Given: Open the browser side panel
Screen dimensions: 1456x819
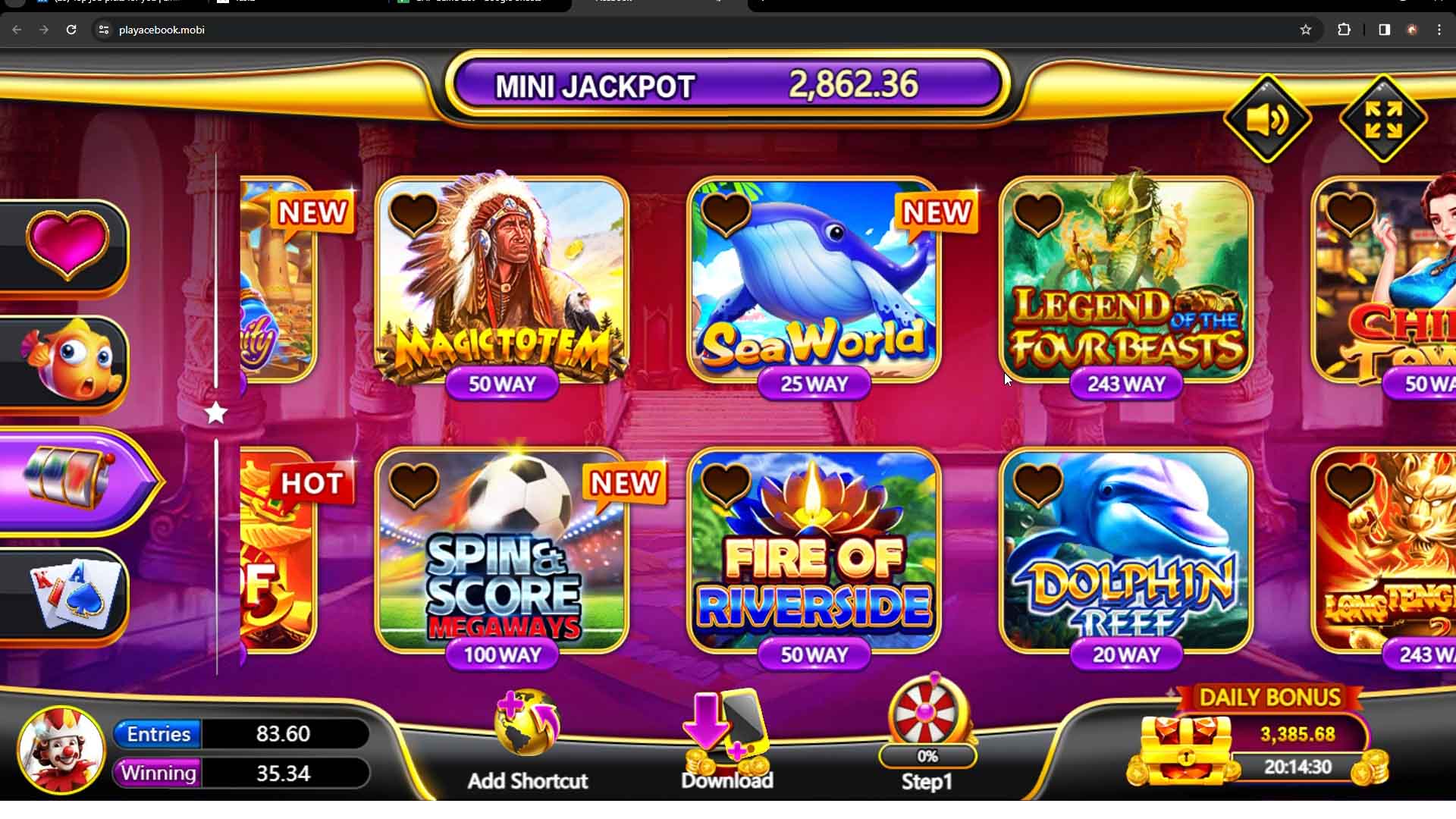Looking at the screenshot, I should coord(1383,30).
